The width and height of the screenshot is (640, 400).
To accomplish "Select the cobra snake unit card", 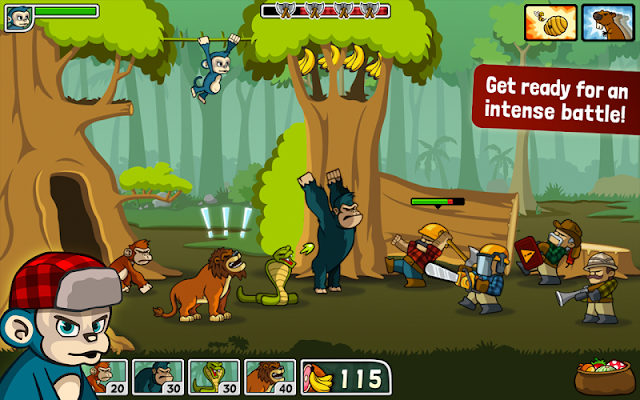I will click(x=213, y=377).
